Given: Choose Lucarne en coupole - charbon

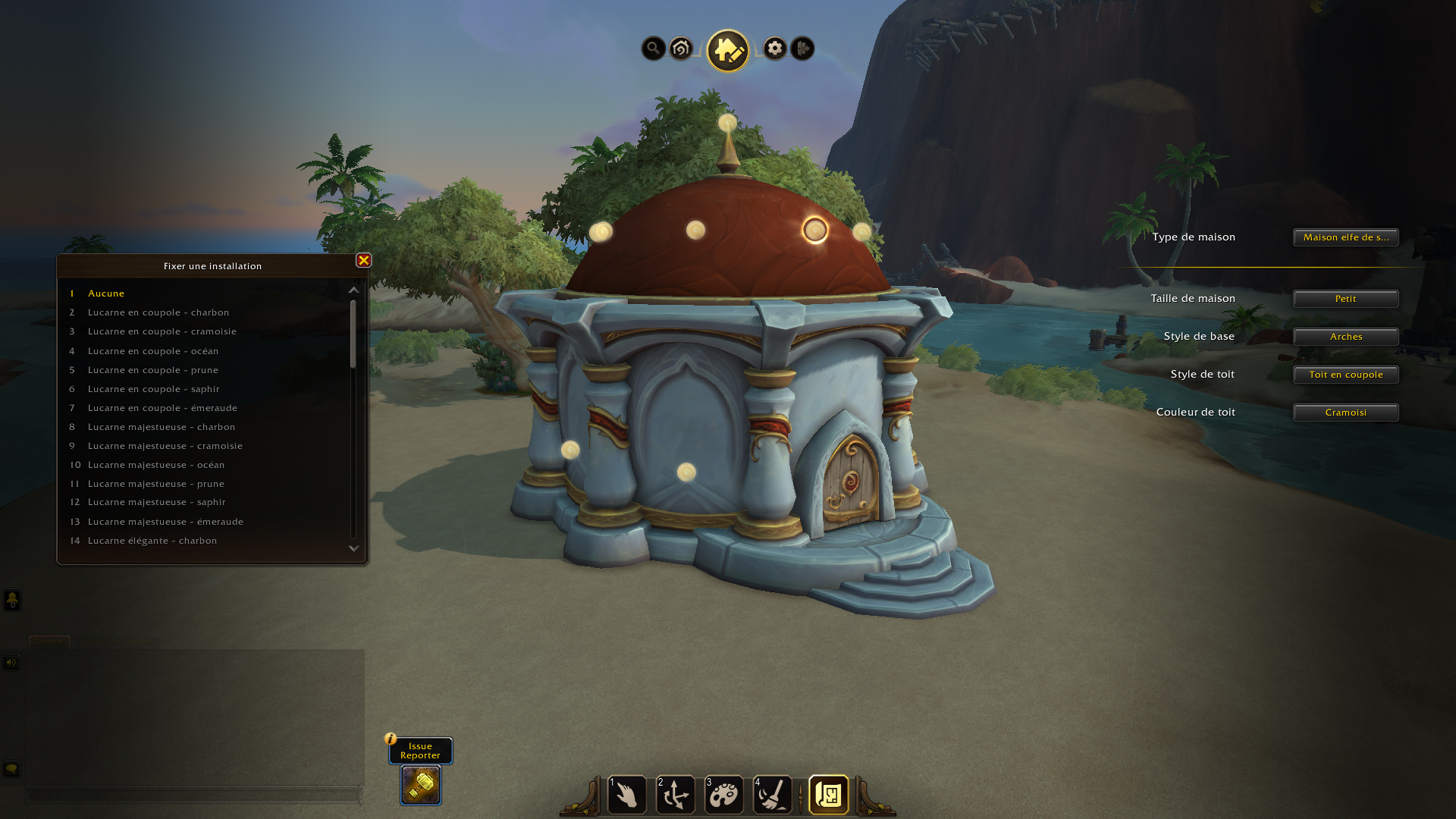Looking at the screenshot, I should 158,312.
